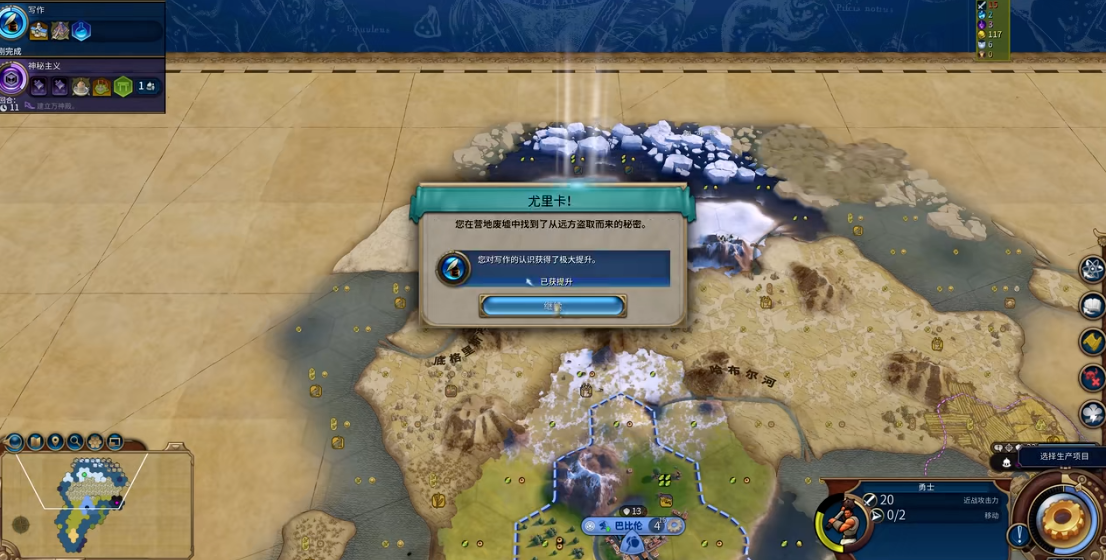
Task: Open the storm cloud icon on right side
Action: tap(1092, 414)
